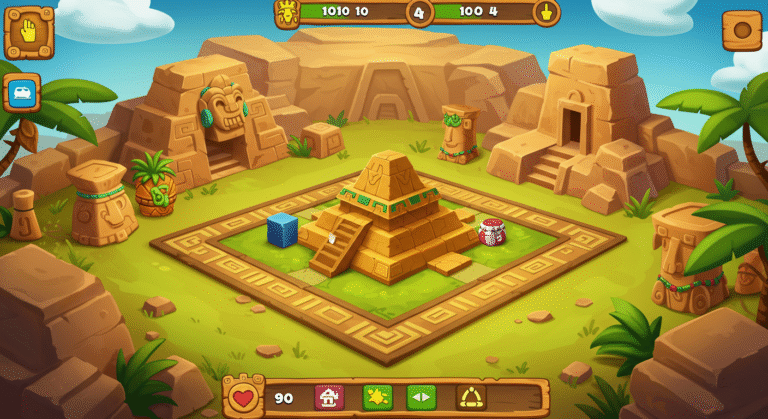Open the blue vehicle icon button
This screenshot has height=419, width=768.
(22, 93)
